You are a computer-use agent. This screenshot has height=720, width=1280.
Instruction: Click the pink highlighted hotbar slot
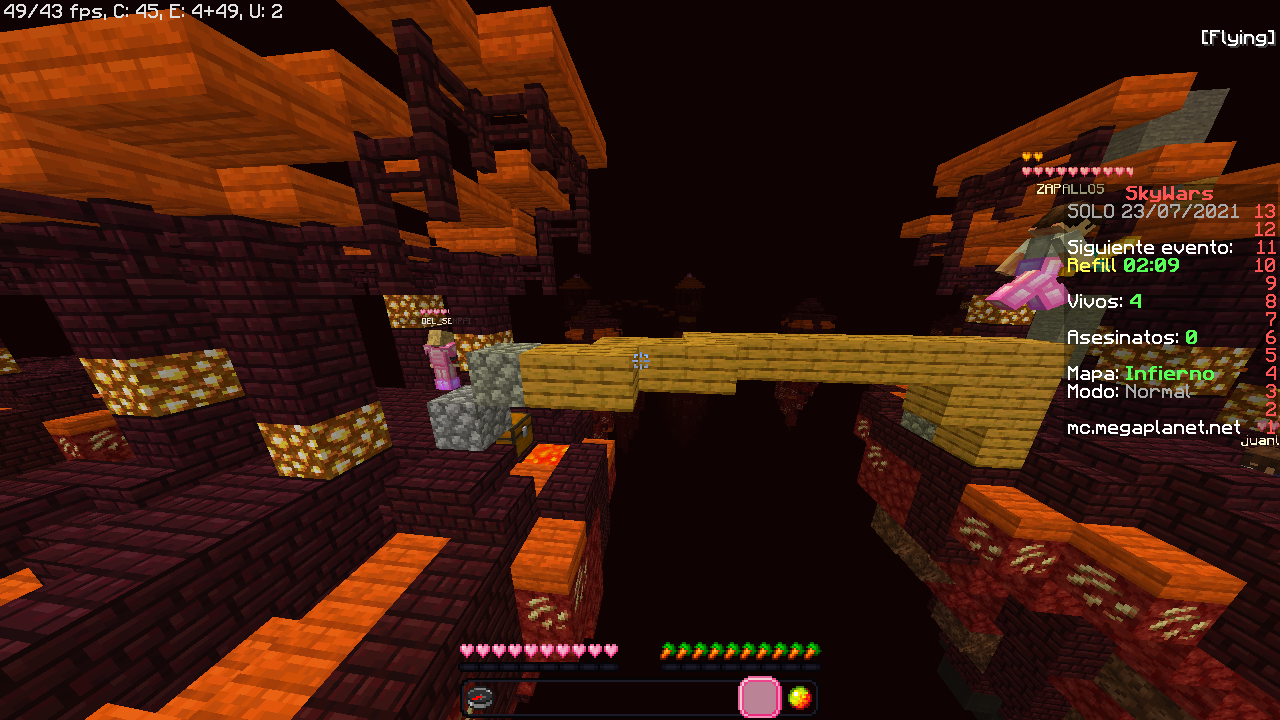tap(759, 698)
